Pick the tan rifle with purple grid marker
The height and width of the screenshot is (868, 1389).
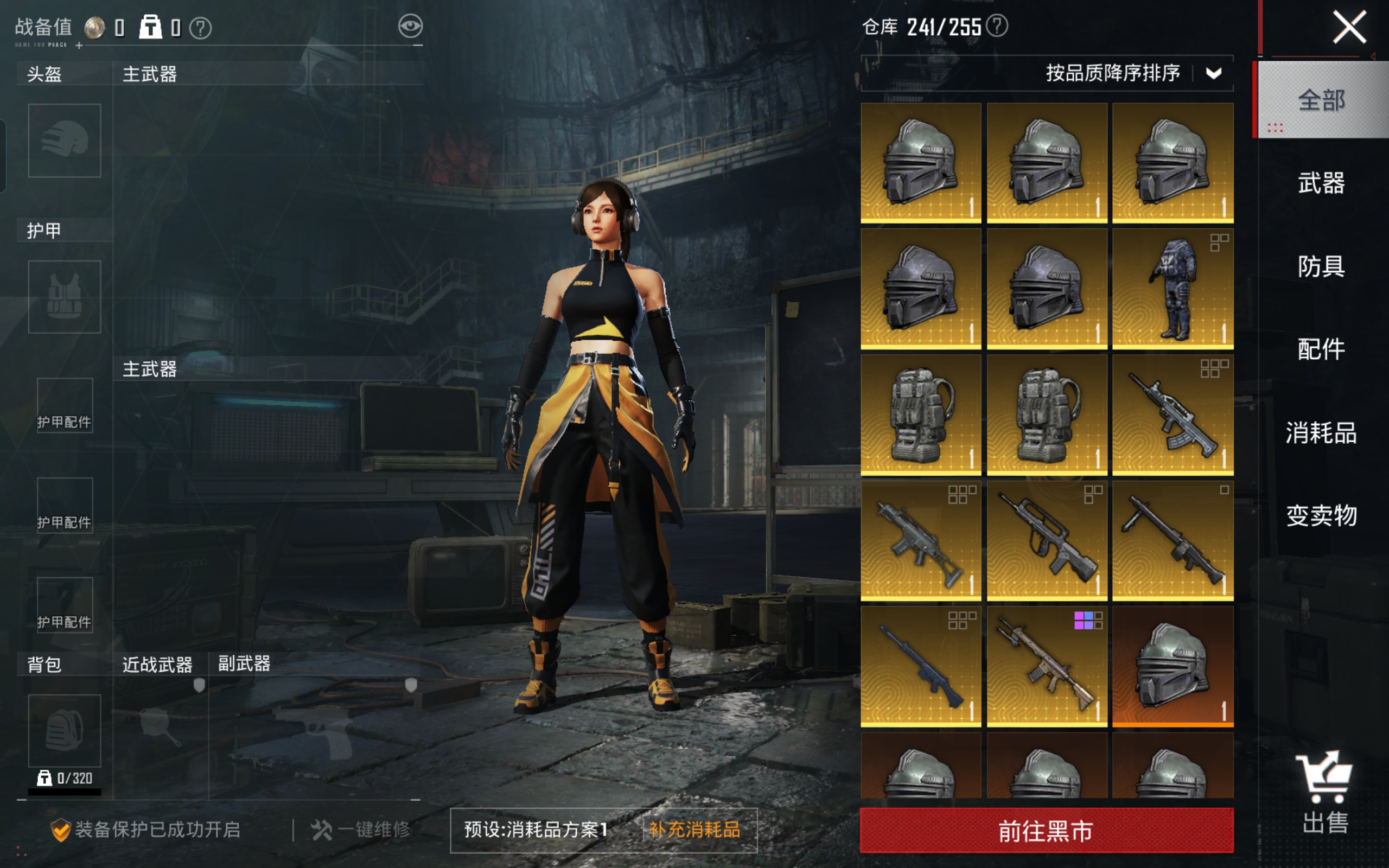1047,667
